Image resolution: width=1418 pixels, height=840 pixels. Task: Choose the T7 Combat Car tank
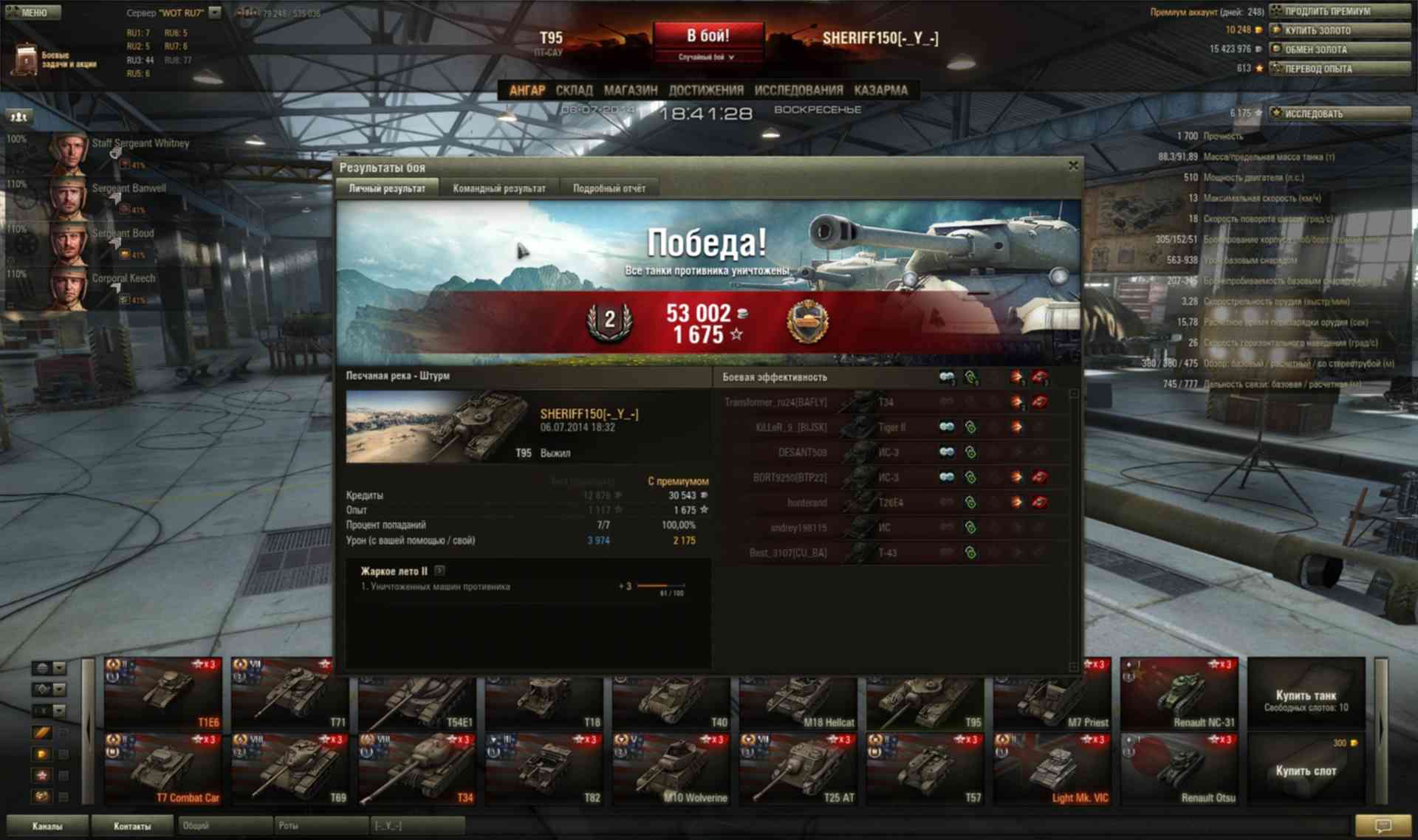pyautogui.click(x=163, y=768)
